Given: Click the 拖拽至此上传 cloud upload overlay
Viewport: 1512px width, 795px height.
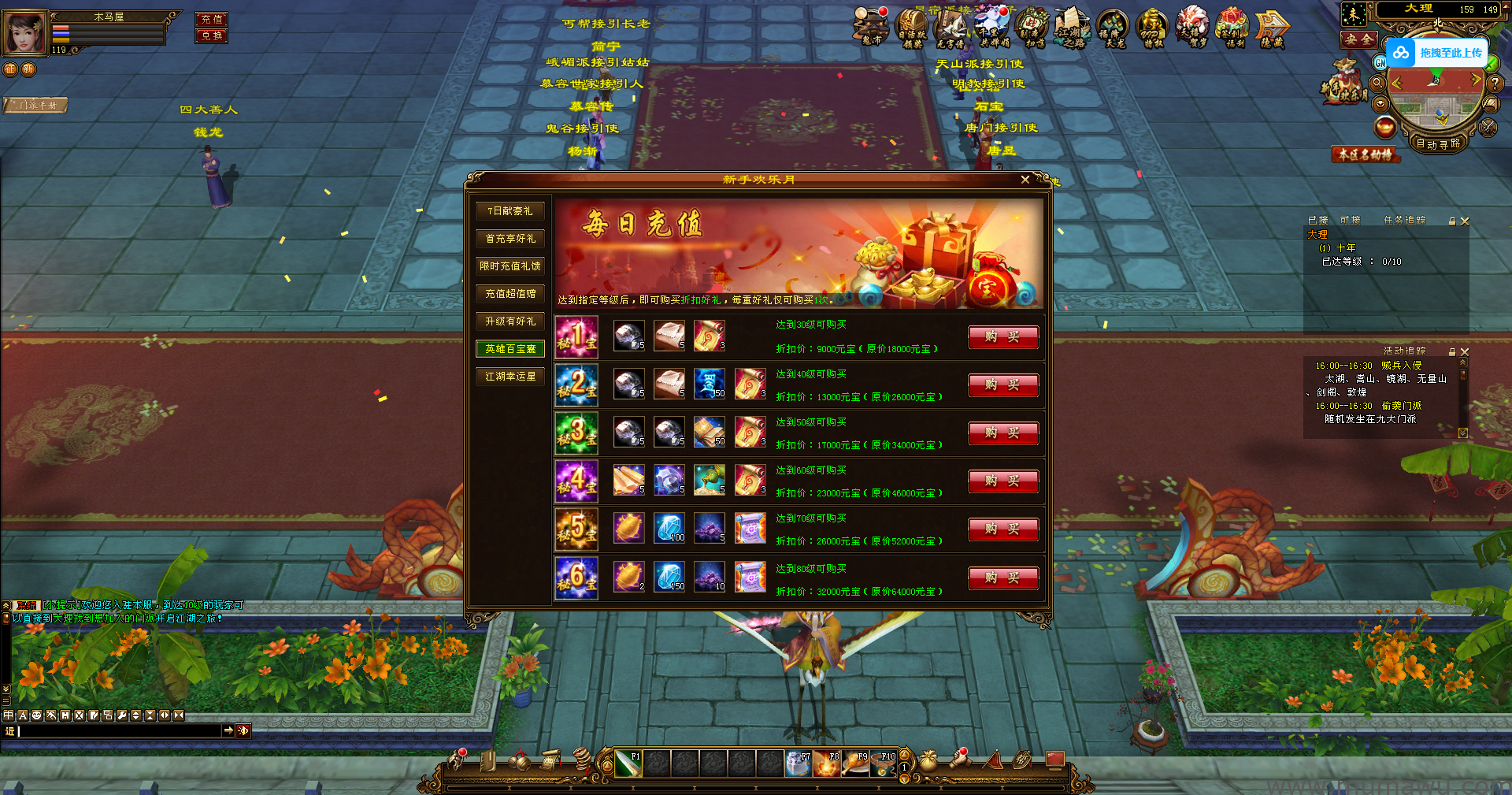Looking at the screenshot, I should click(1437, 53).
